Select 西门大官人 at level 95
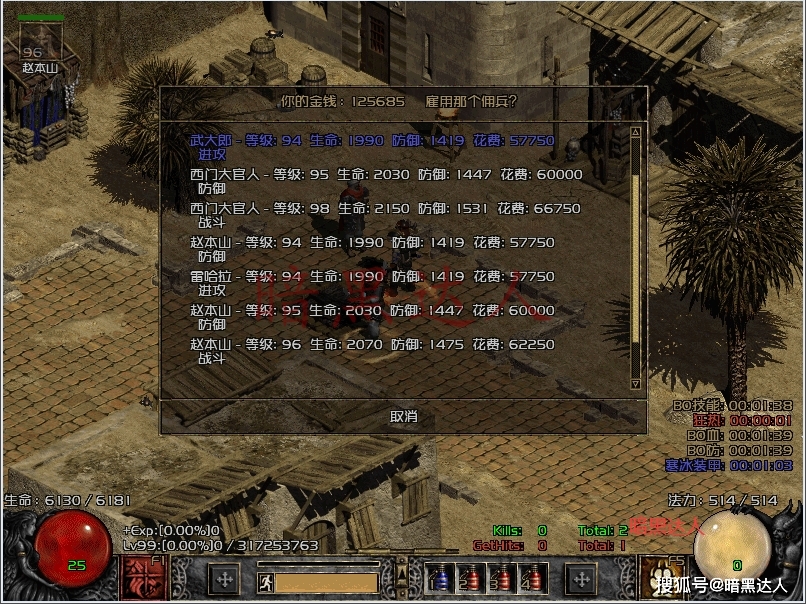Screen dimensions: 806x604 pyautogui.click(x=386, y=174)
